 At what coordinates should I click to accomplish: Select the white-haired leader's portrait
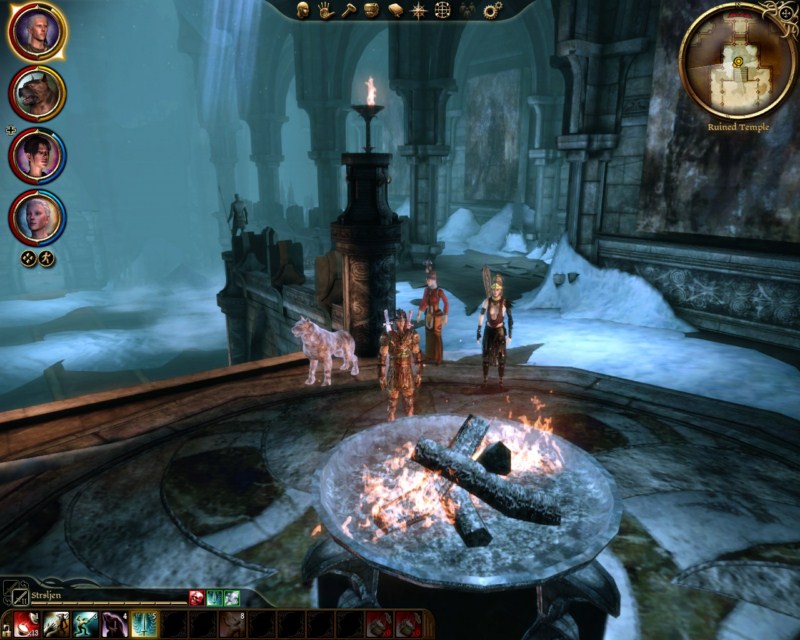click(x=37, y=32)
